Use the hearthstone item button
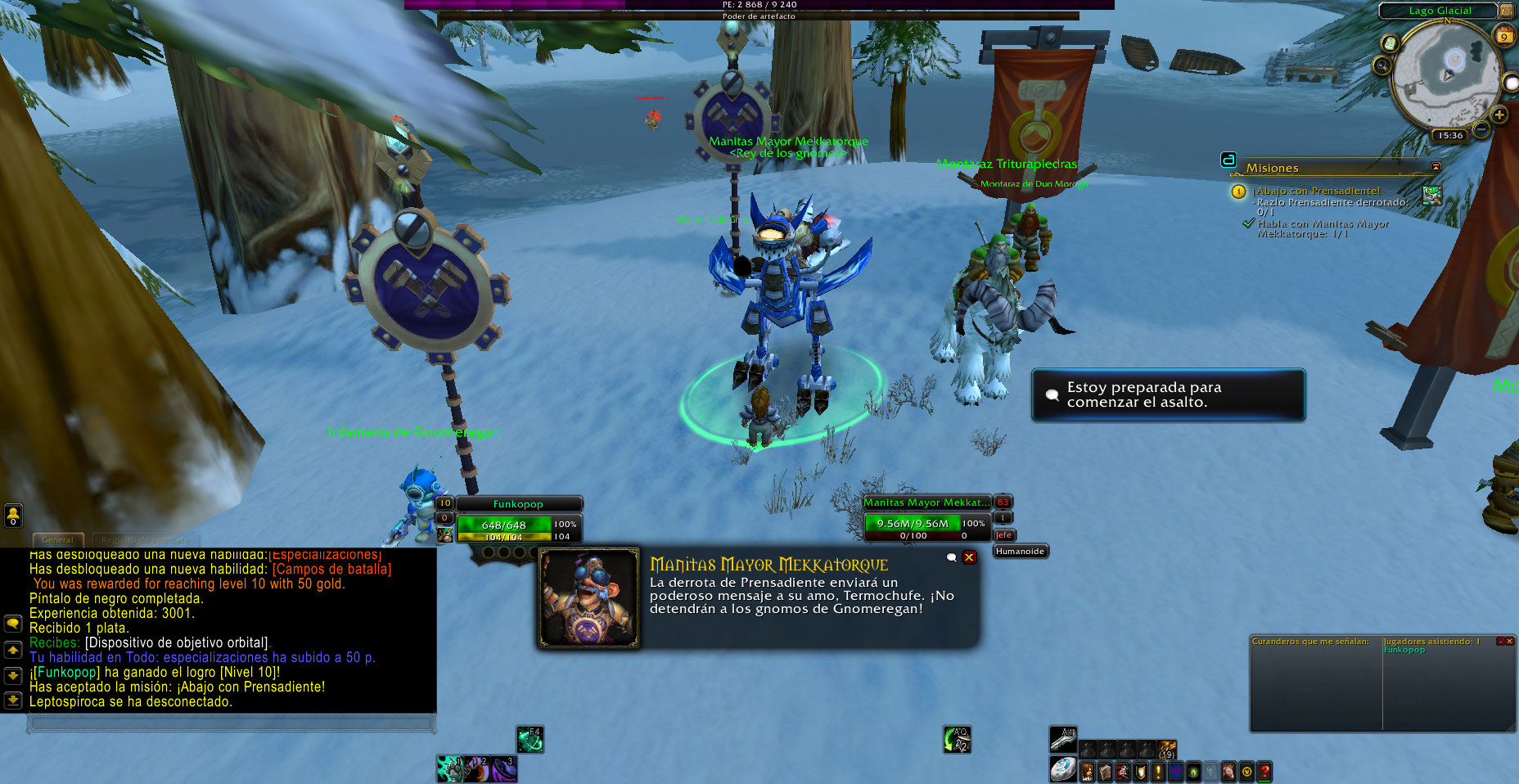 tap(1063, 768)
